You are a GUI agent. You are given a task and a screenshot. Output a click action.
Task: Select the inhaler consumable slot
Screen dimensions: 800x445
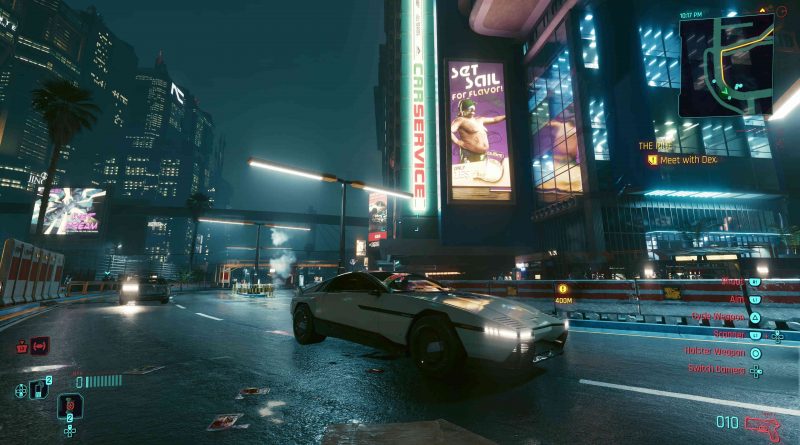(40, 389)
